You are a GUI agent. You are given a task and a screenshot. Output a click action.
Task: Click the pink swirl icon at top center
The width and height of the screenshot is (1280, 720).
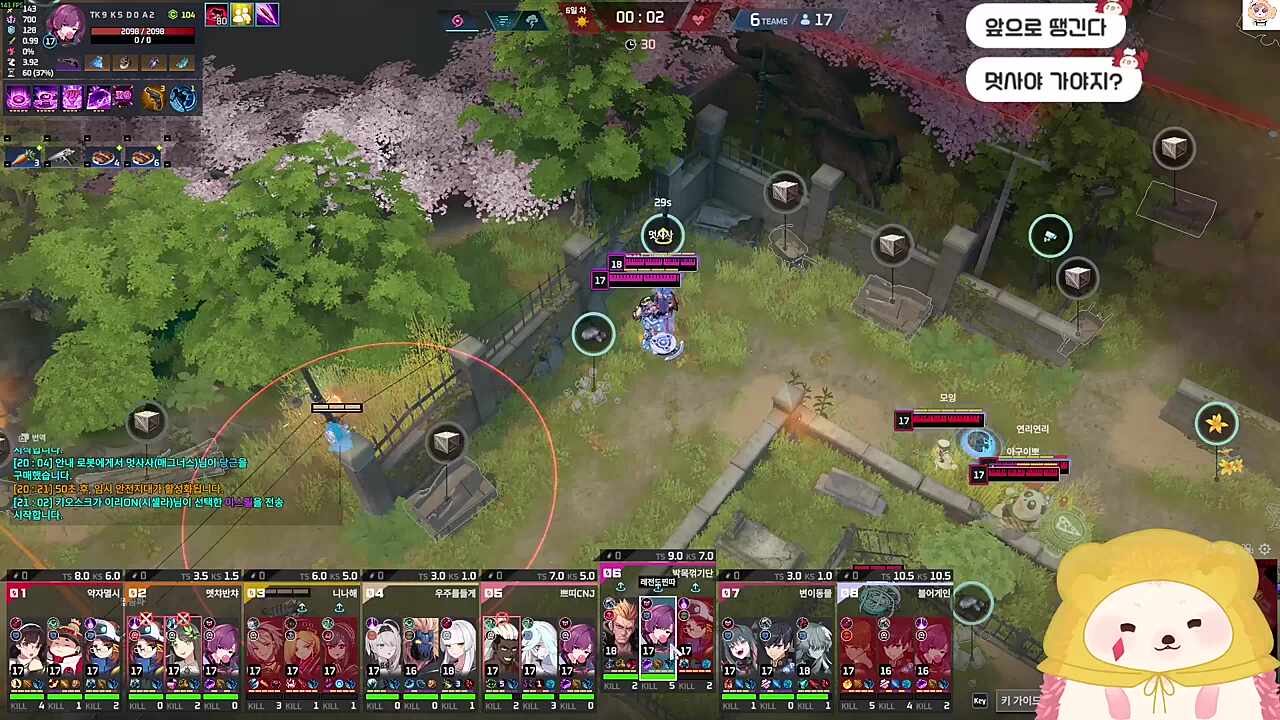458,20
